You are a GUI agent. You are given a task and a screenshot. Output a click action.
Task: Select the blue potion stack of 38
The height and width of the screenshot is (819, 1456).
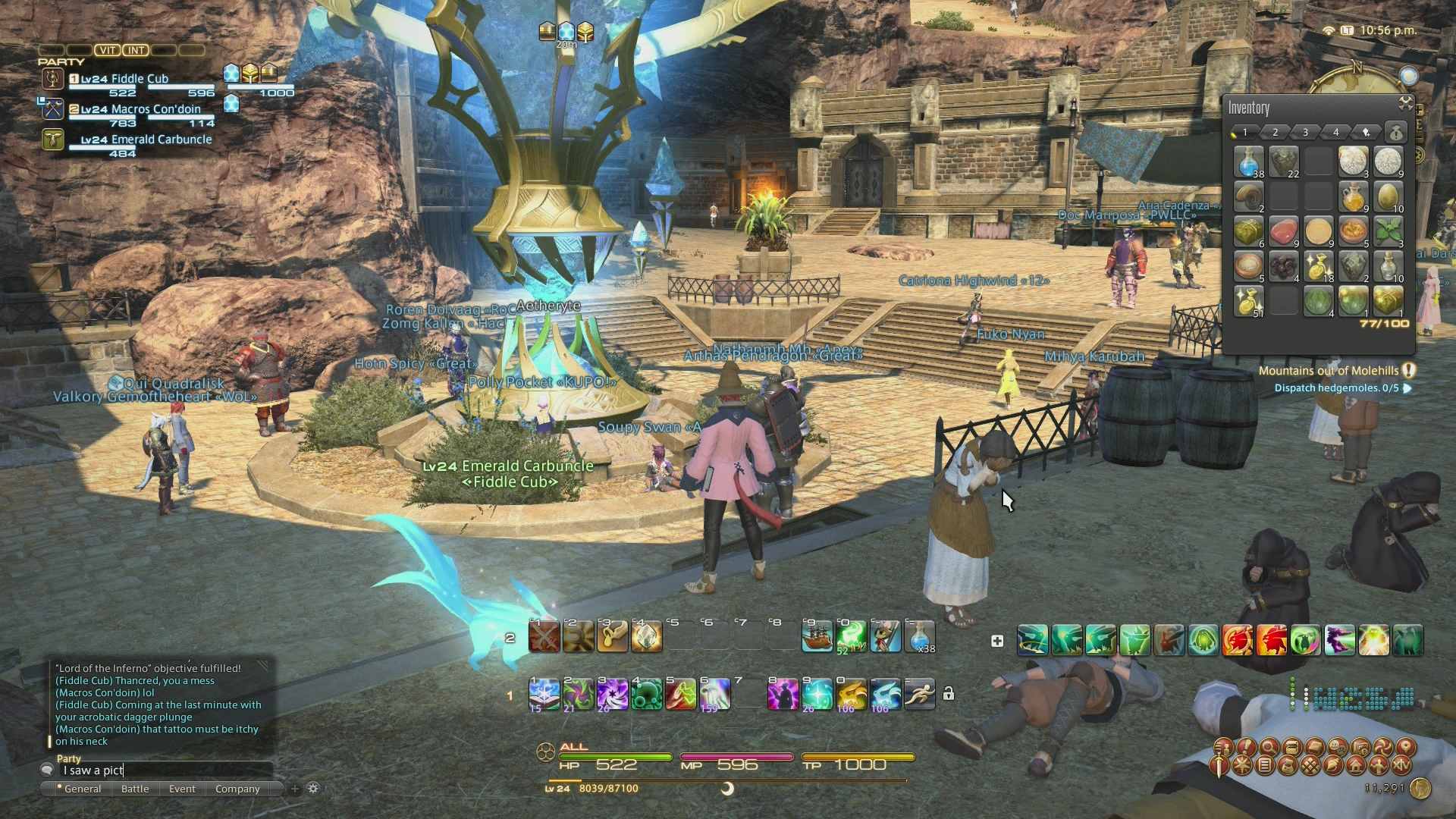tap(1248, 162)
